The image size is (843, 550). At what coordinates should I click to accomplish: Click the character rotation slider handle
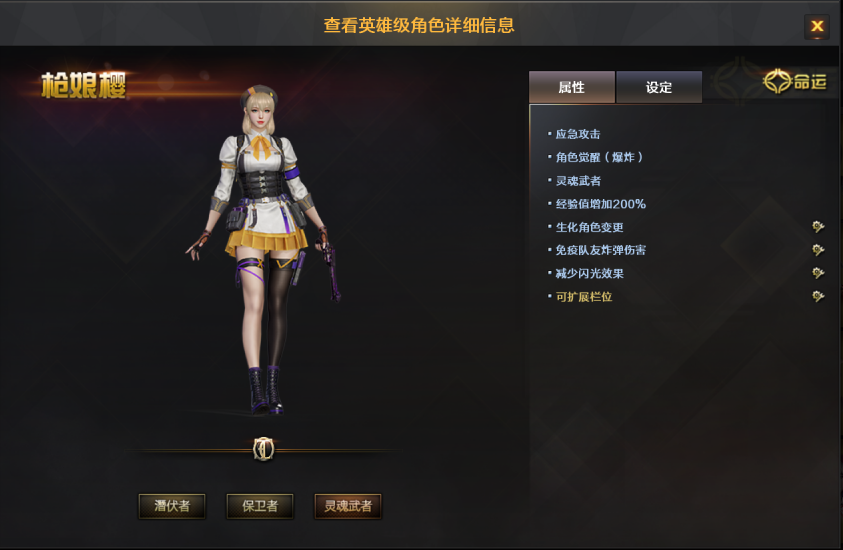pyautogui.click(x=264, y=449)
